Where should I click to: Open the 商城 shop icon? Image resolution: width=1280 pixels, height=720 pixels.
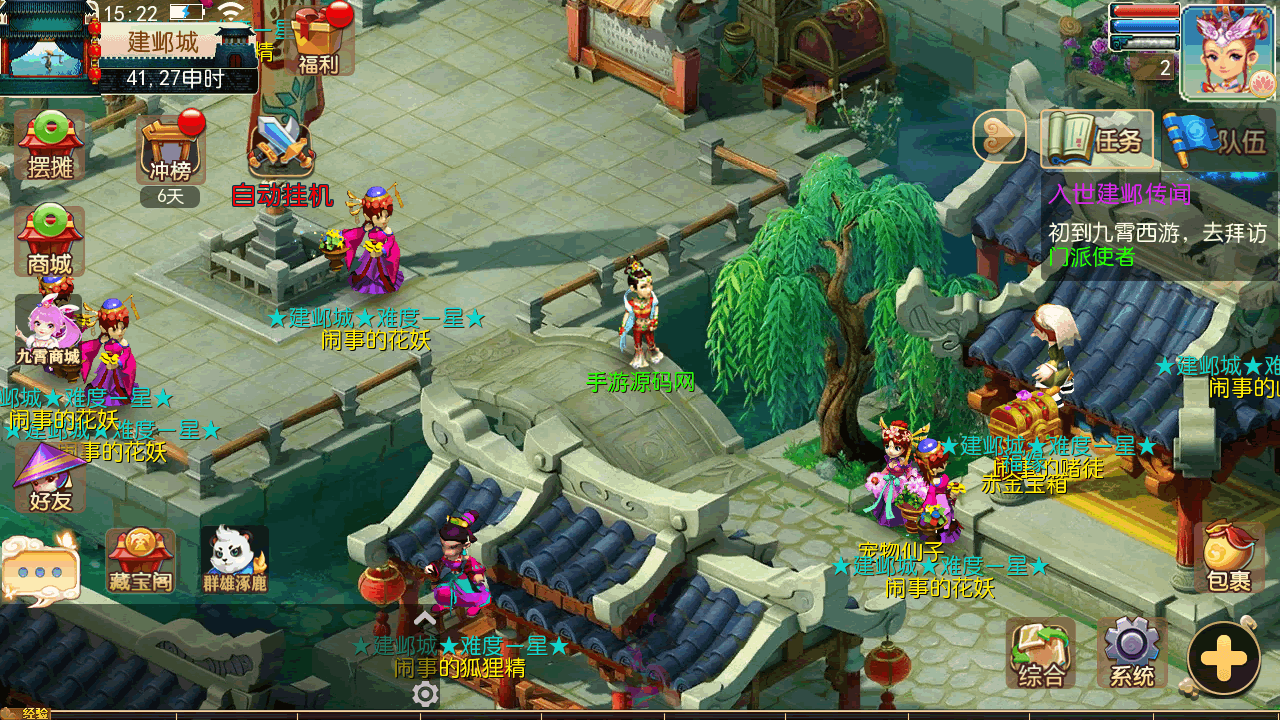pos(50,240)
